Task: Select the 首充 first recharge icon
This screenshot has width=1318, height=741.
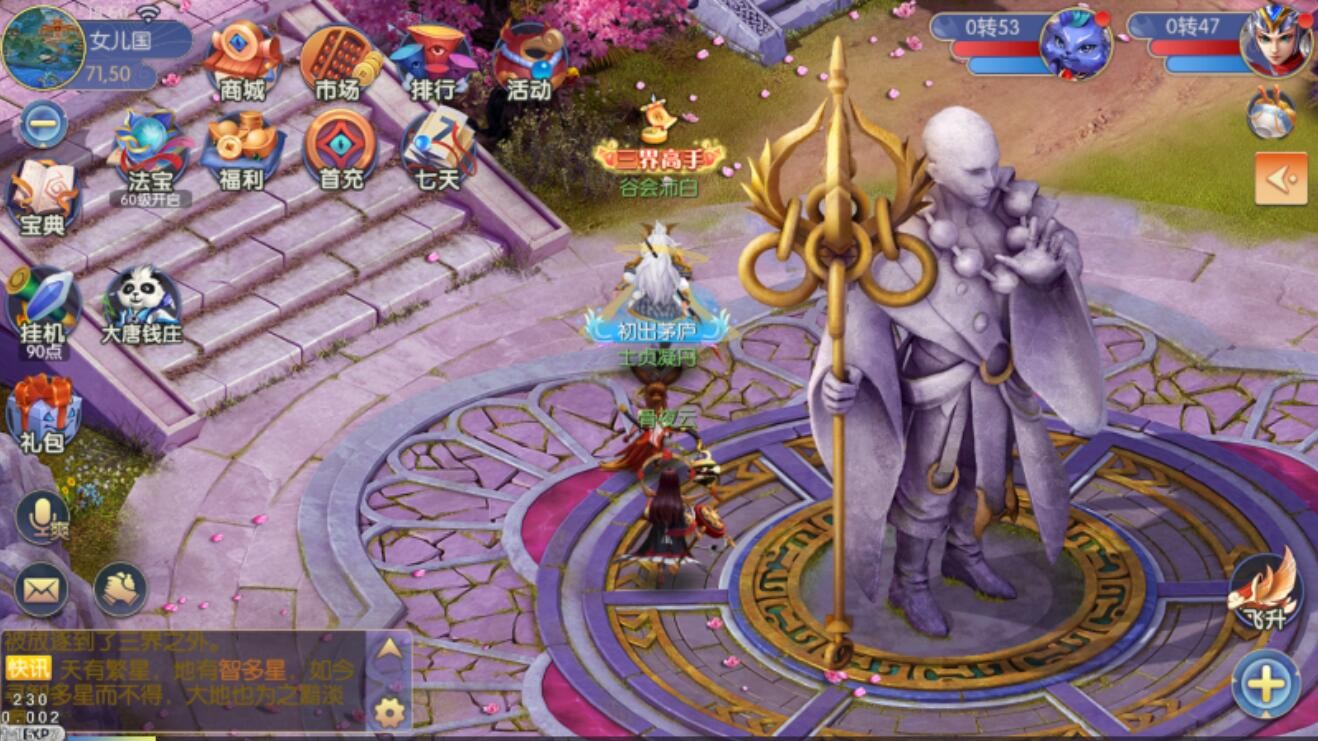Action: click(339, 152)
